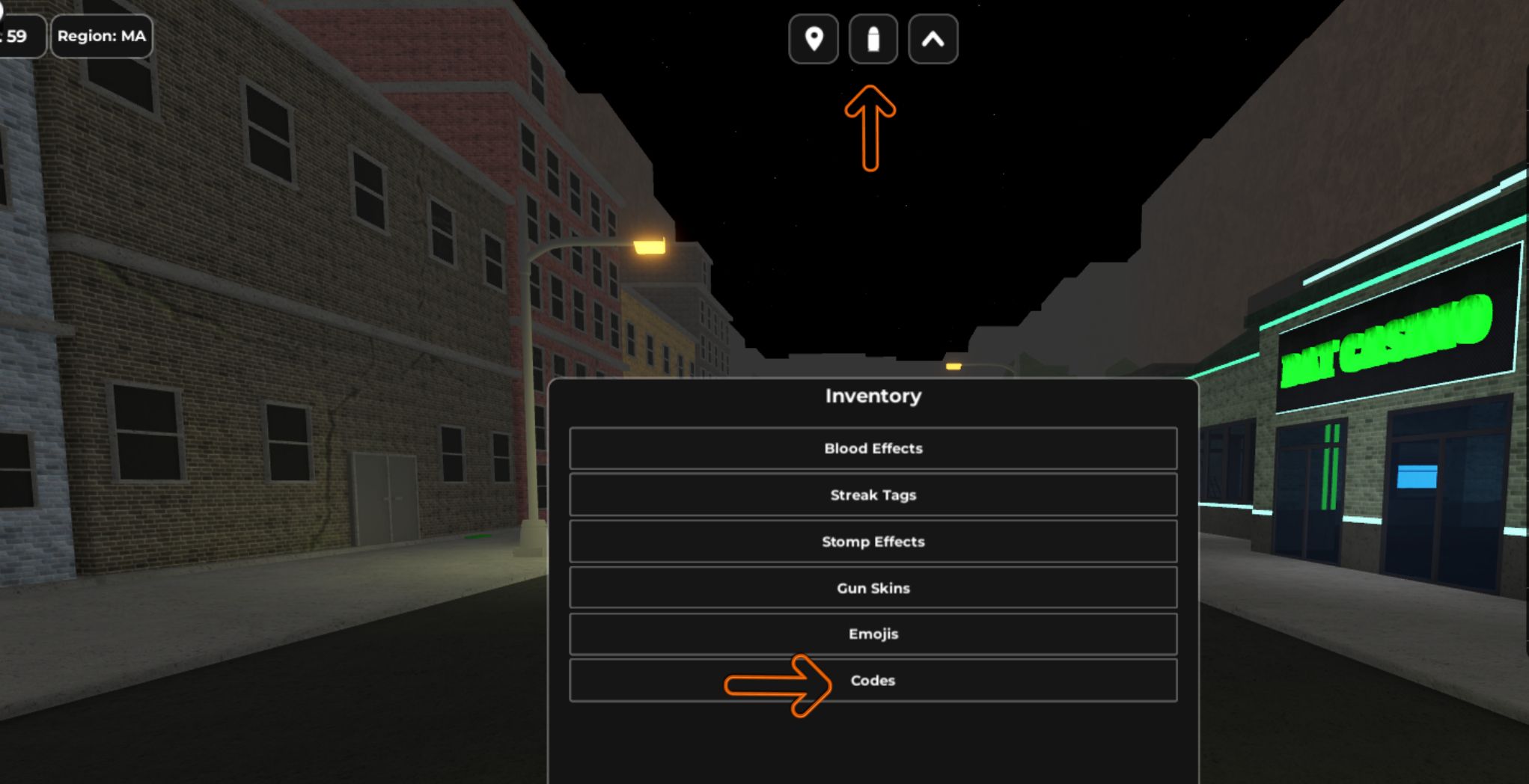The height and width of the screenshot is (784, 1529).
Task: Click the Inventory panel title
Action: [x=873, y=396]
